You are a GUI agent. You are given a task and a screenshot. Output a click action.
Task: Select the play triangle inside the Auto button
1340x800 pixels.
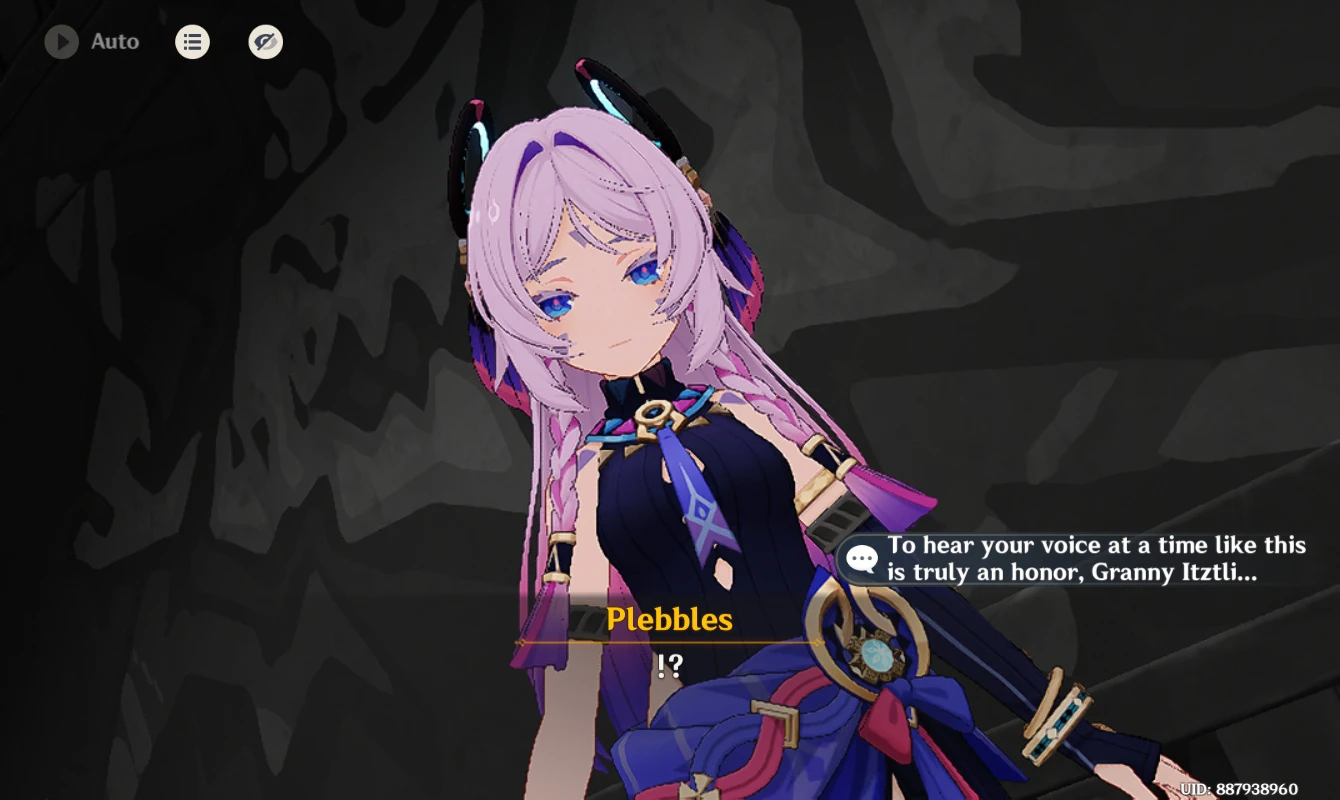pos(62,42)
